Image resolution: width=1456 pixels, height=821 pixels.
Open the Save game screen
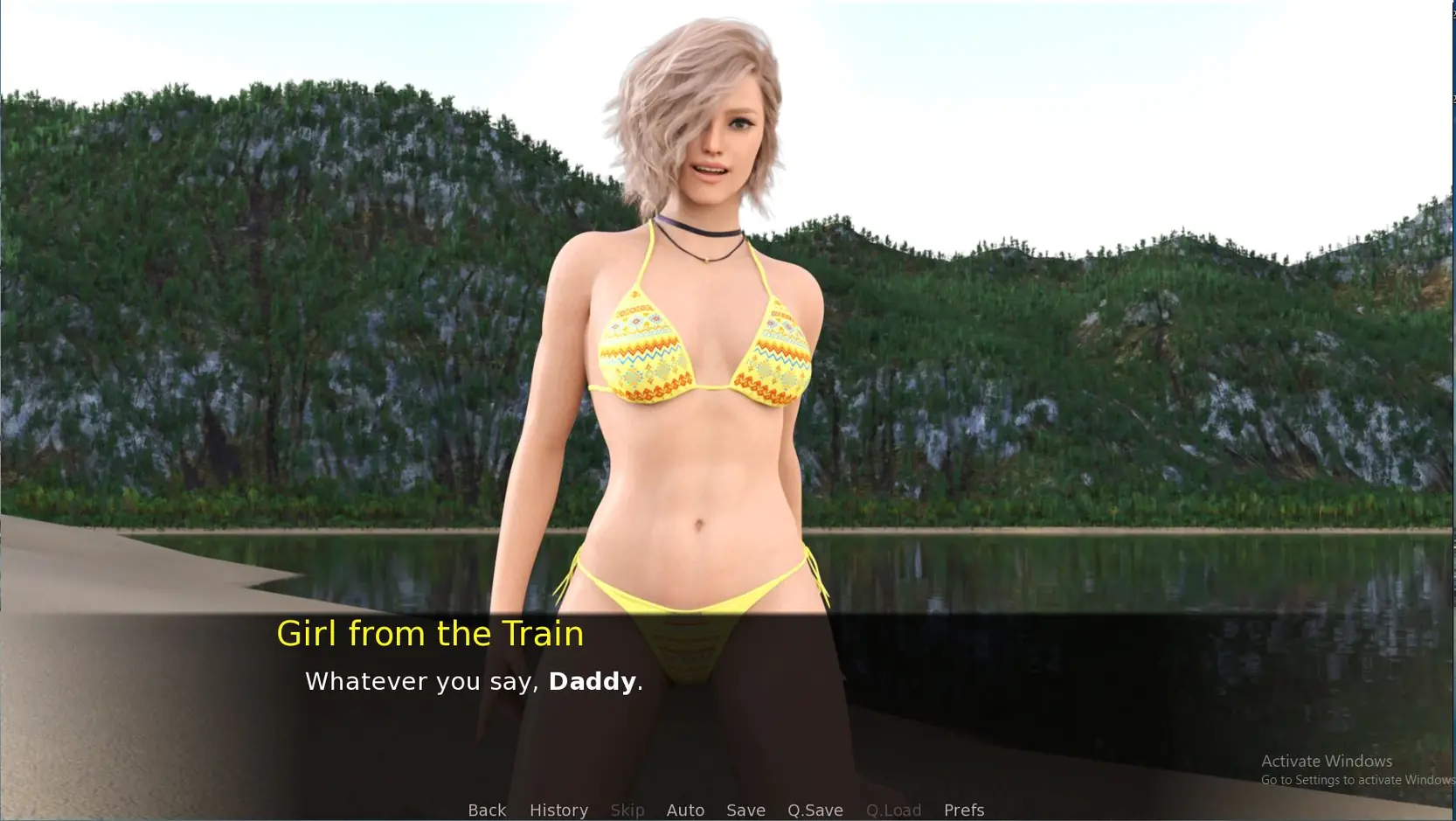[745, 810]
